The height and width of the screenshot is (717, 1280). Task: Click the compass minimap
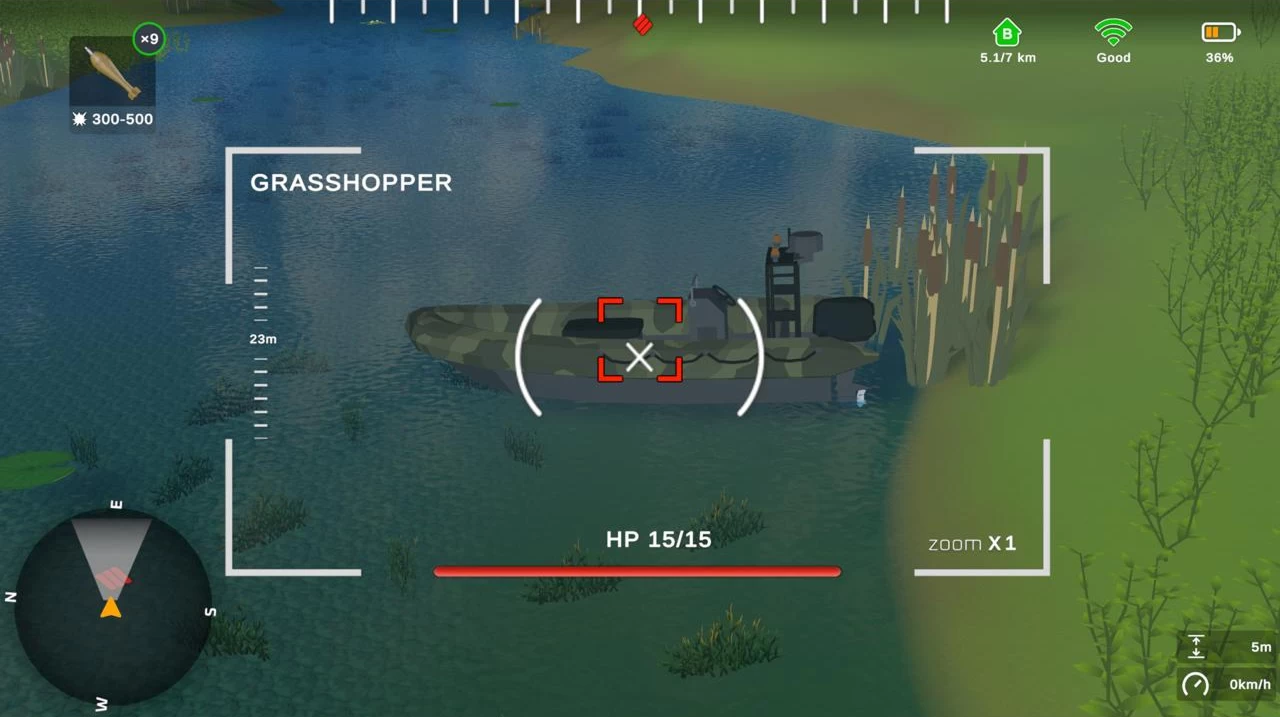112,606
